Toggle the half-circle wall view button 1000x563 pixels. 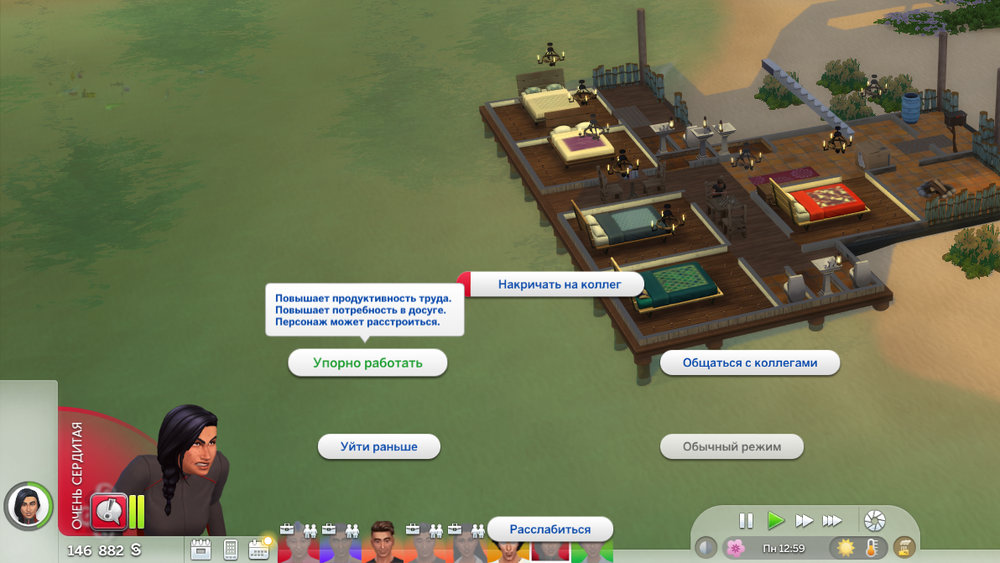706,548
